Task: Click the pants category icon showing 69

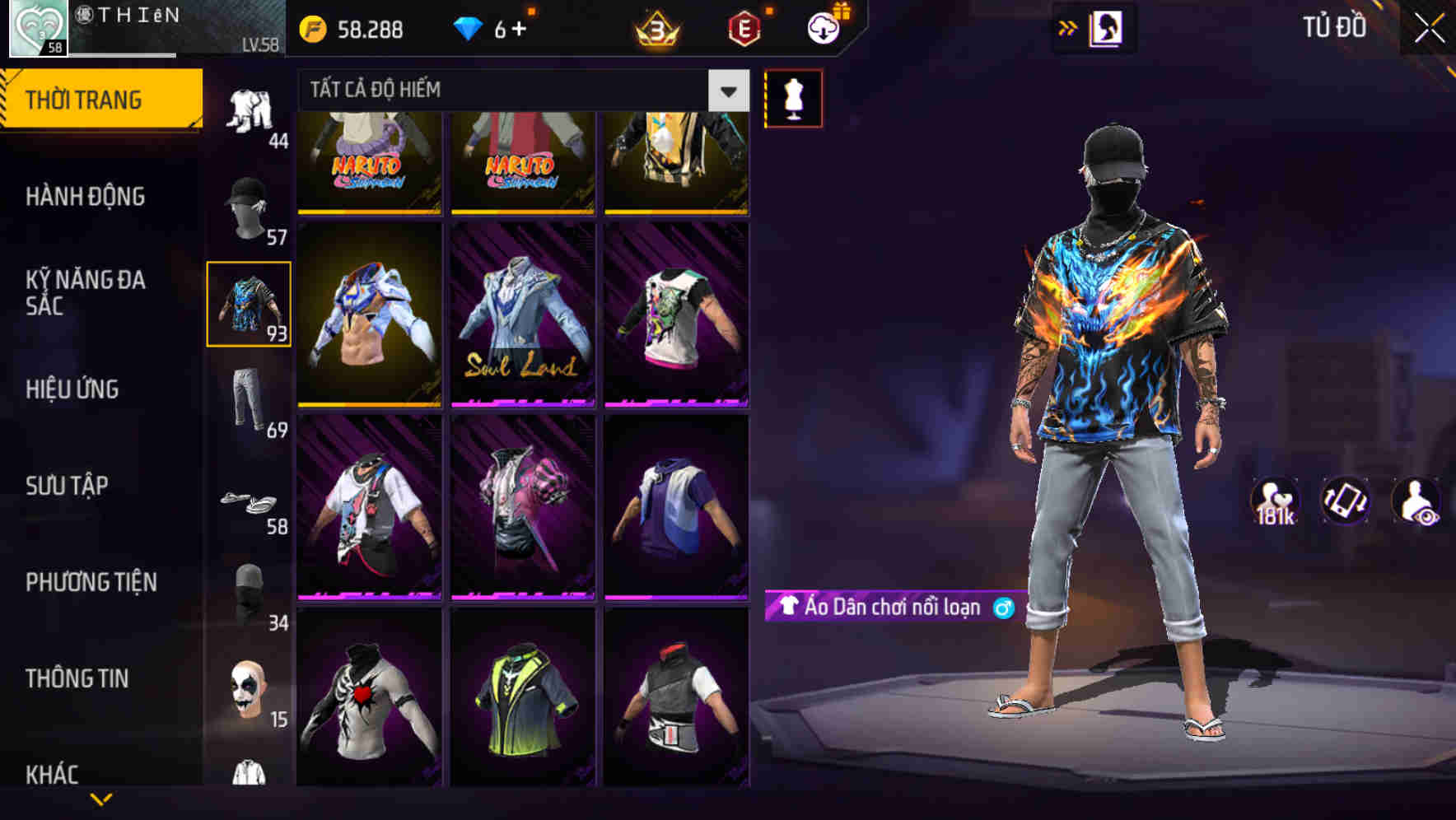Action: tap(249, 399)
